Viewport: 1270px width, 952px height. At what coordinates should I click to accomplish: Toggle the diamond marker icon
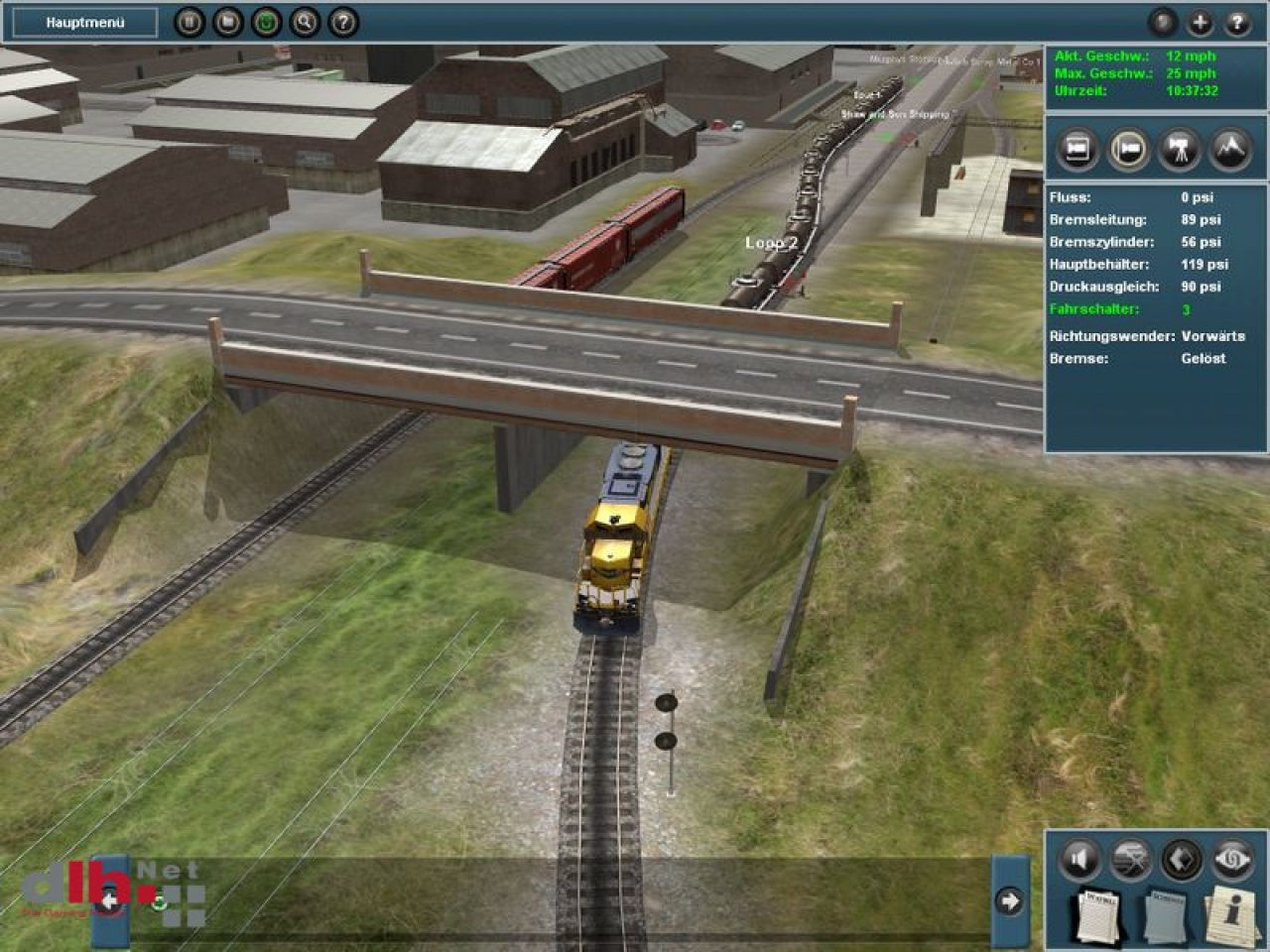(x=1179, y=859)
